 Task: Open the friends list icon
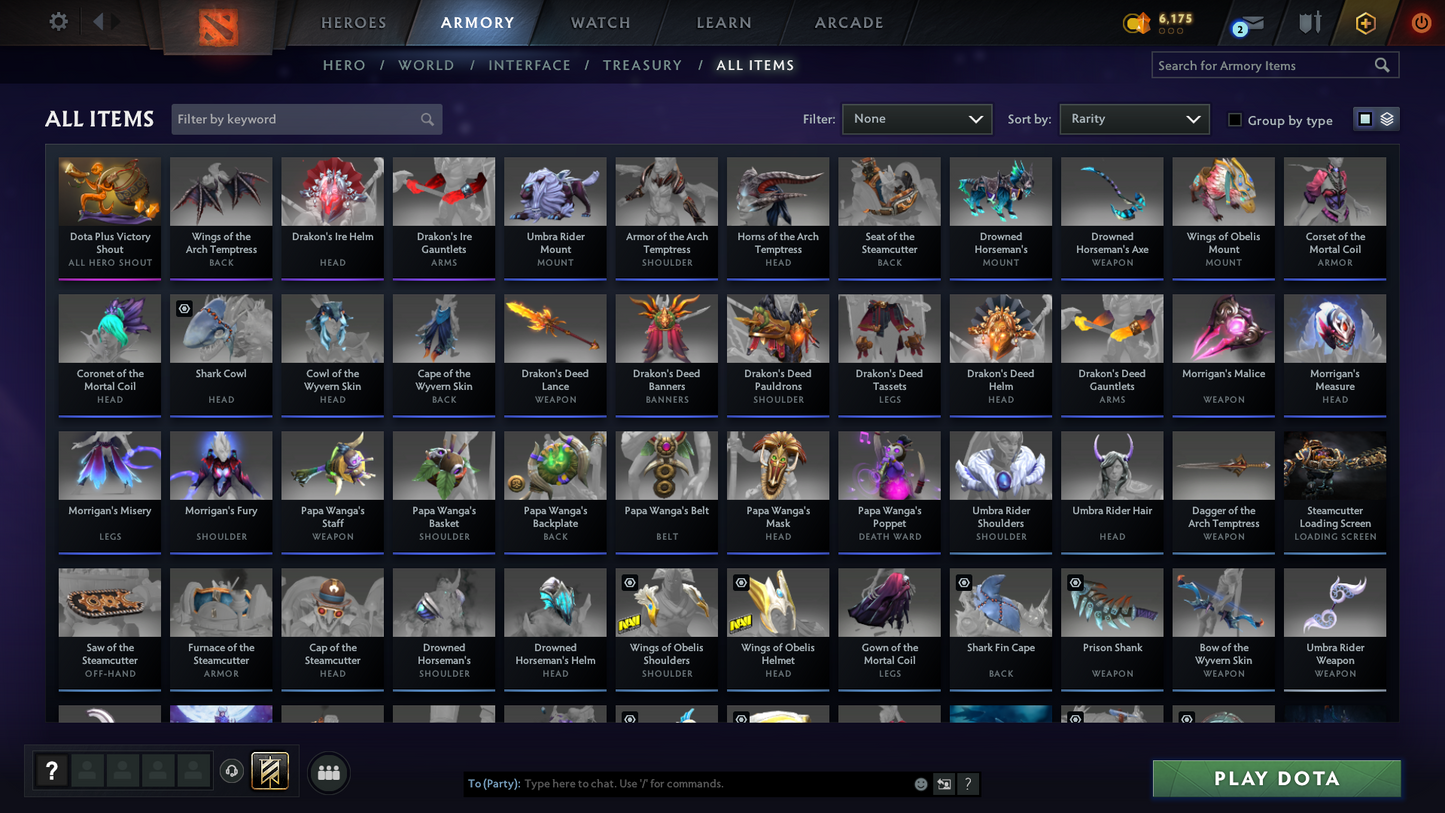coord(328,770)
